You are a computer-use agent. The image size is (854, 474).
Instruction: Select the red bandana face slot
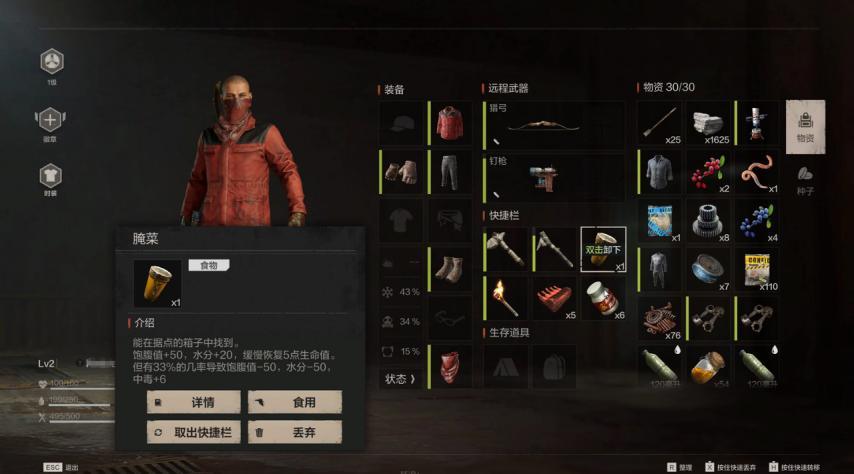449,366
